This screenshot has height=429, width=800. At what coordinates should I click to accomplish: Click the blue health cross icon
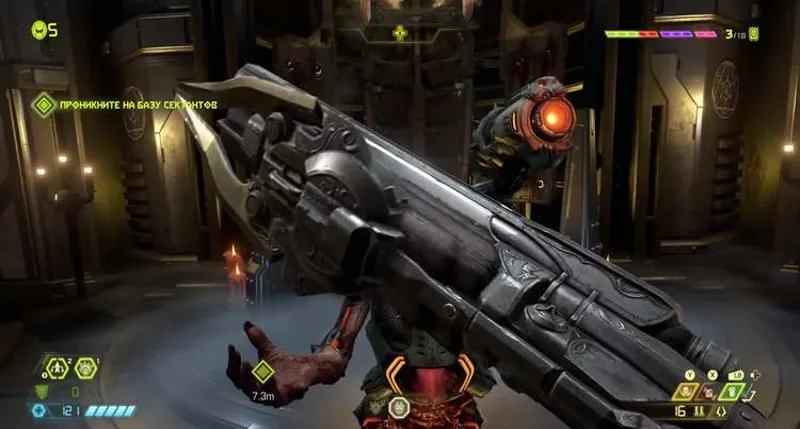click(x=40, y=411)
